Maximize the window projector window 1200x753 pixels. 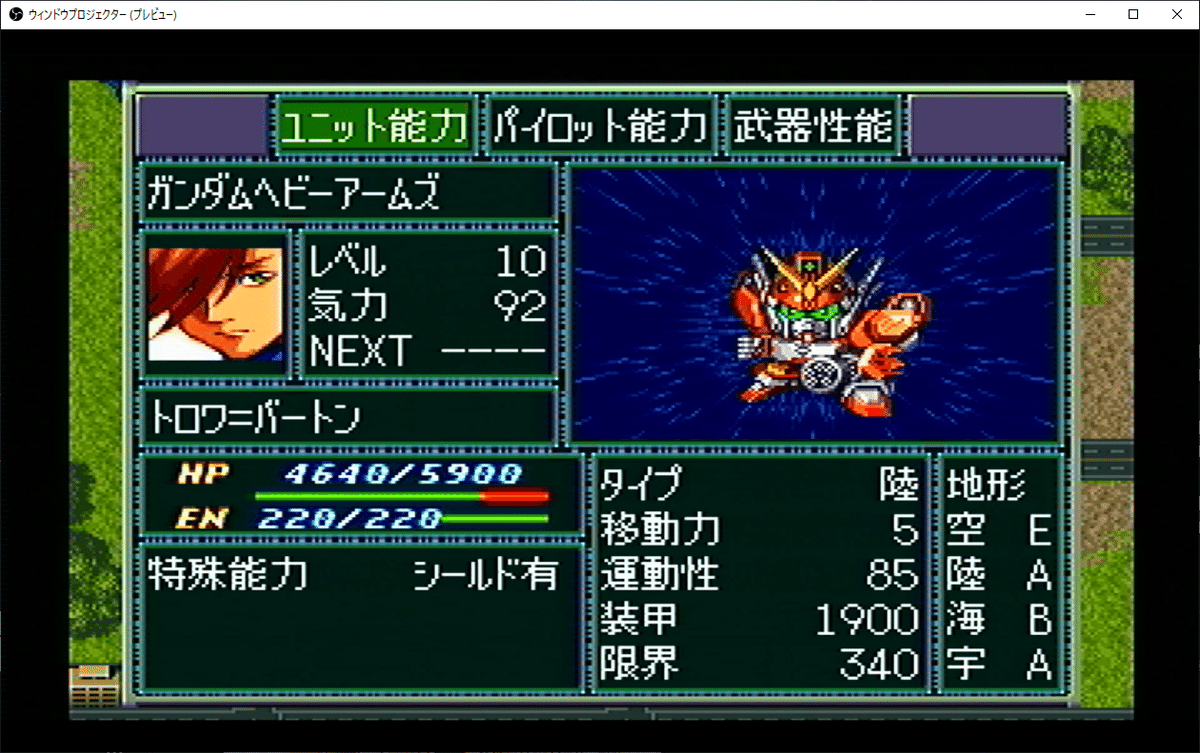(x=1133, y=14)
